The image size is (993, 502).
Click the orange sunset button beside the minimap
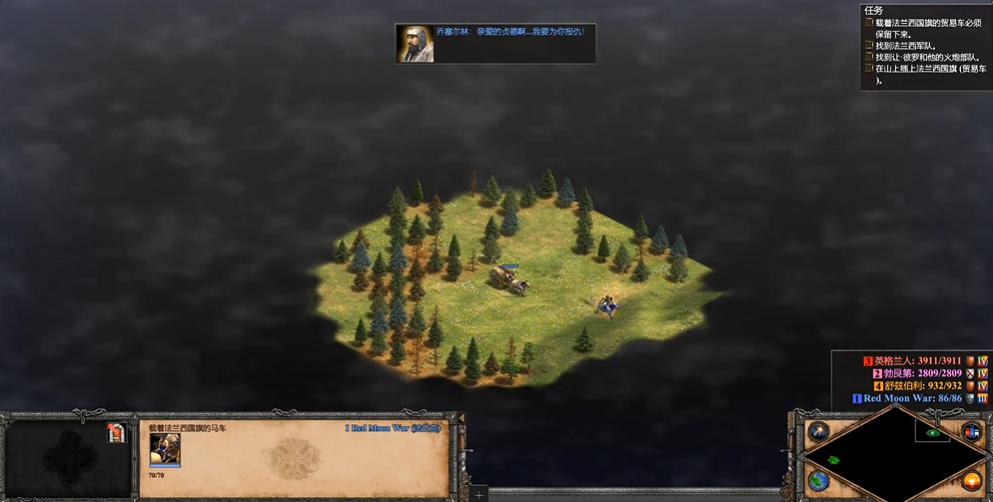970,481
